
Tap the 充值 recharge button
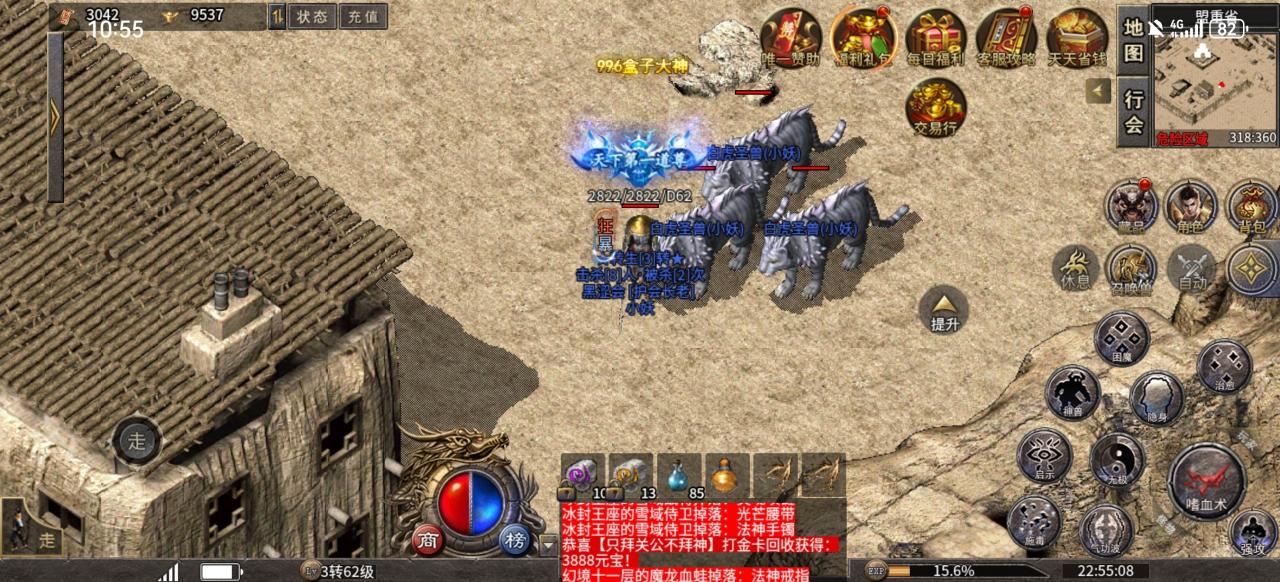click(363, 16)
